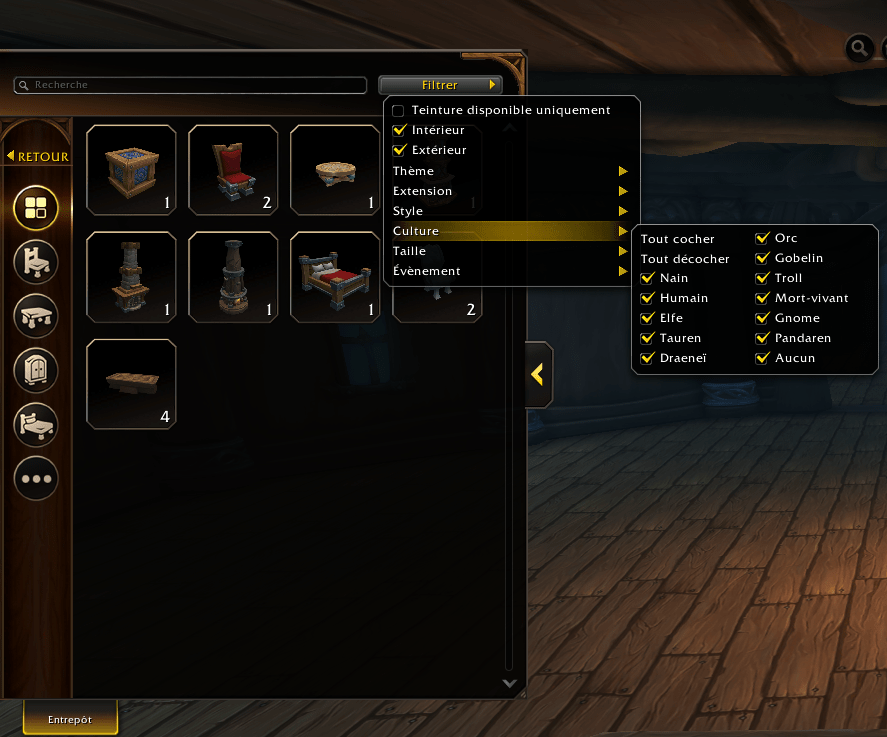This screenshot has height=737, width=887.
Task: Disable the Orc culture filter
Action: pyautogui.click(x=762, y=239)
